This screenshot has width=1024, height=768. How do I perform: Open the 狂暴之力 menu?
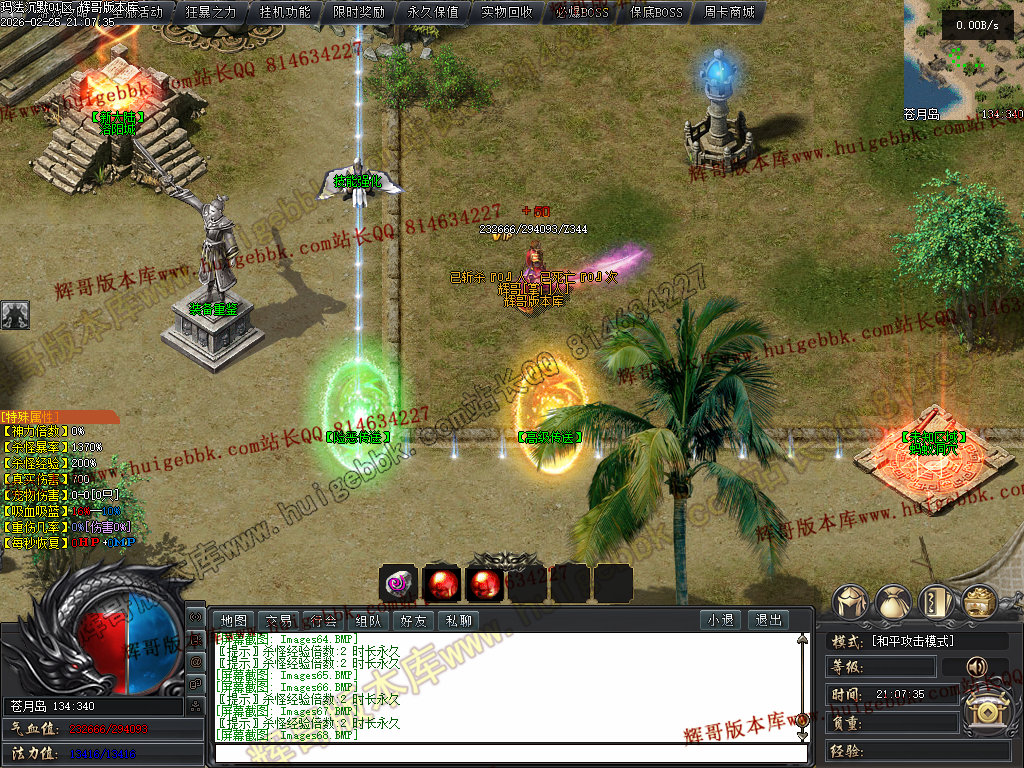click(211, 12)
